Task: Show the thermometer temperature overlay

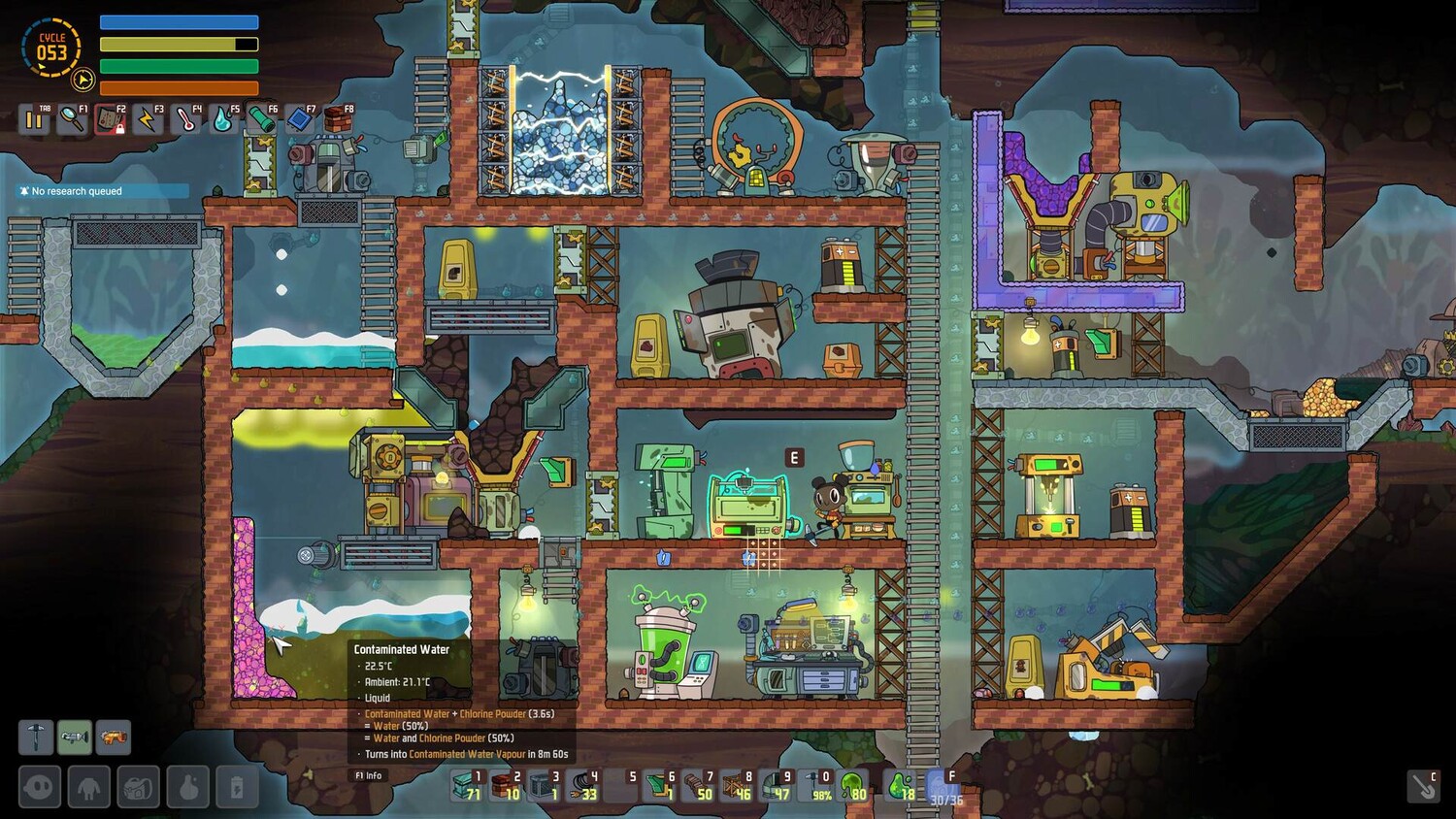Action: point(185,120)
